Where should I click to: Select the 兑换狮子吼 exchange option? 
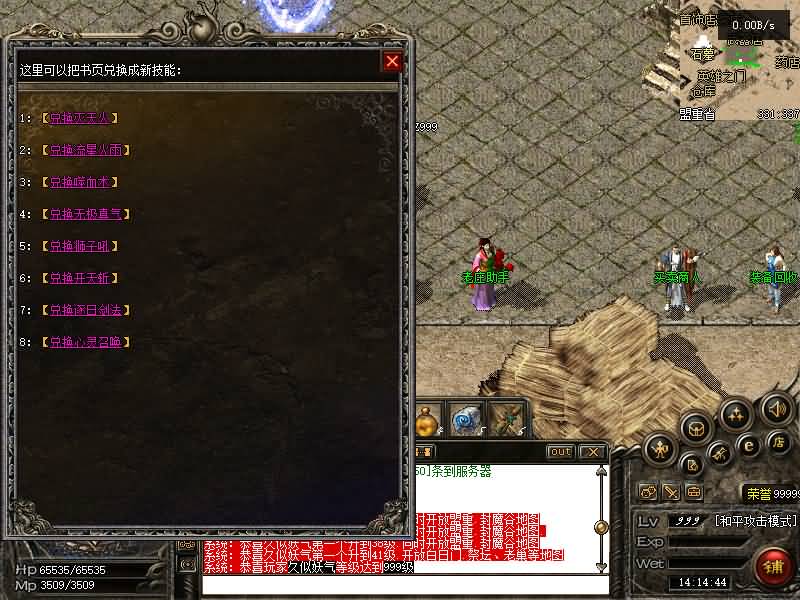point(82,246)
